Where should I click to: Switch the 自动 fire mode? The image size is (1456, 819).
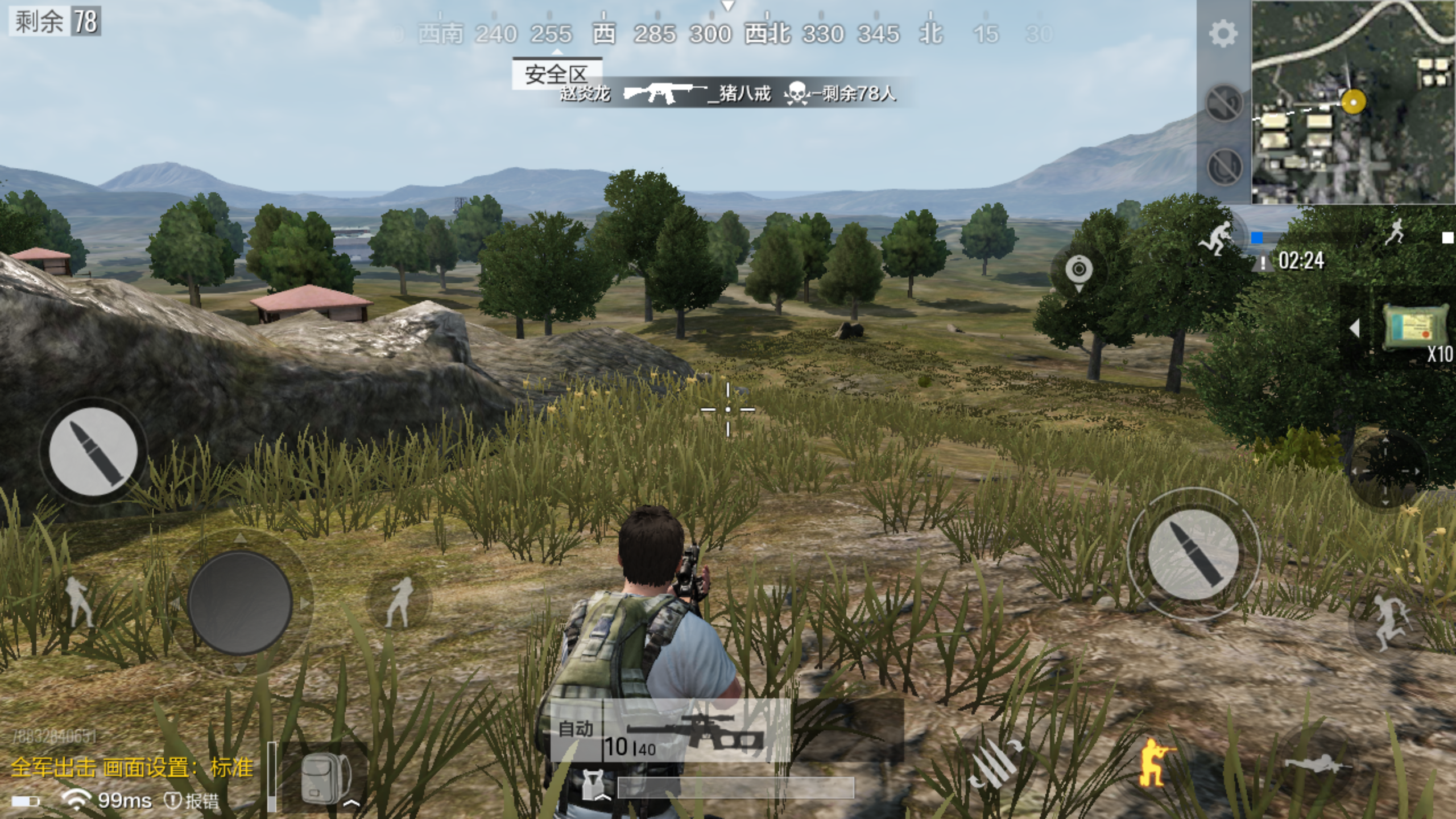tap(576, 729)
